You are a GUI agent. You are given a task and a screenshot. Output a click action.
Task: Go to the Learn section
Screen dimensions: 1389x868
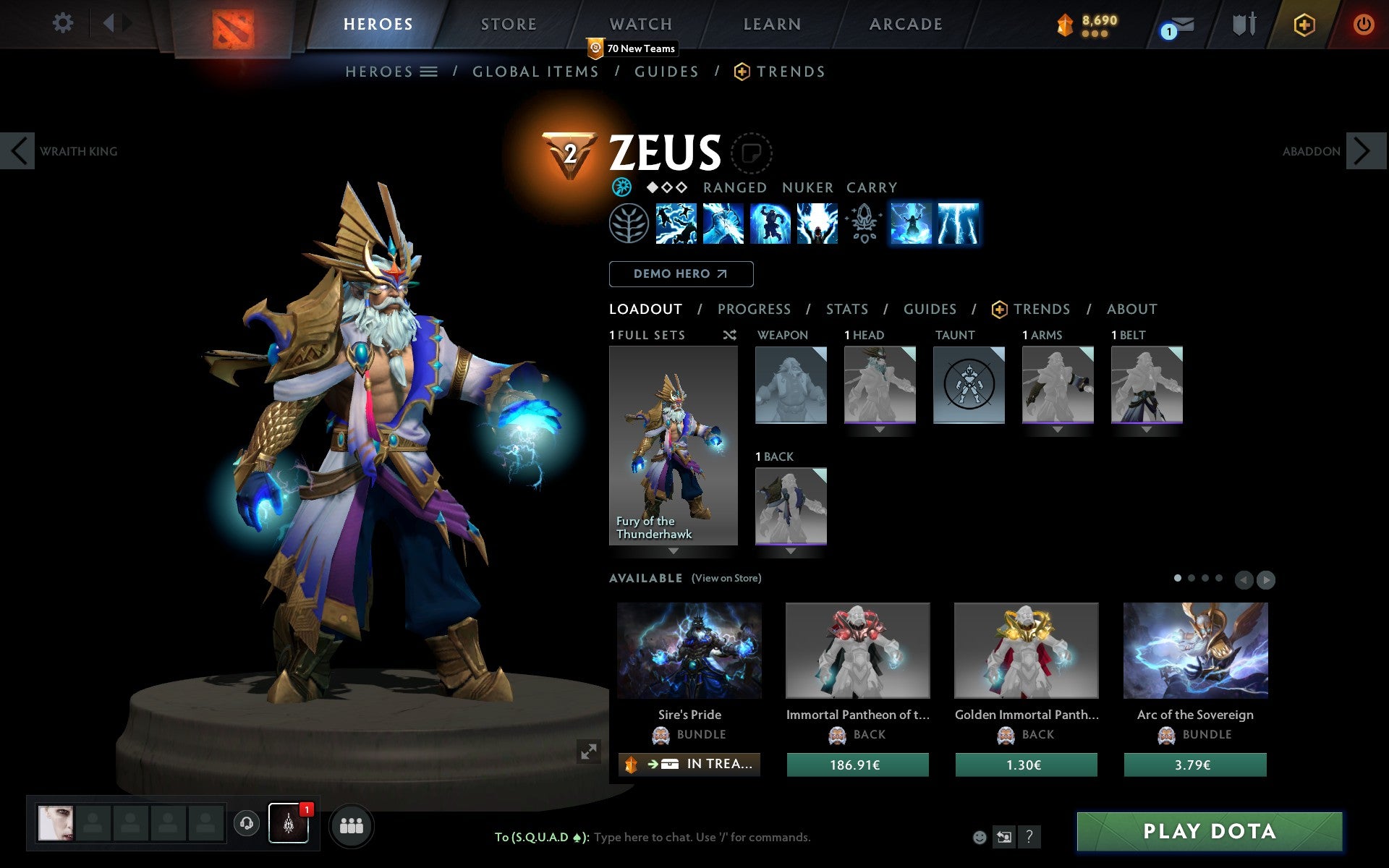point(772,25)
